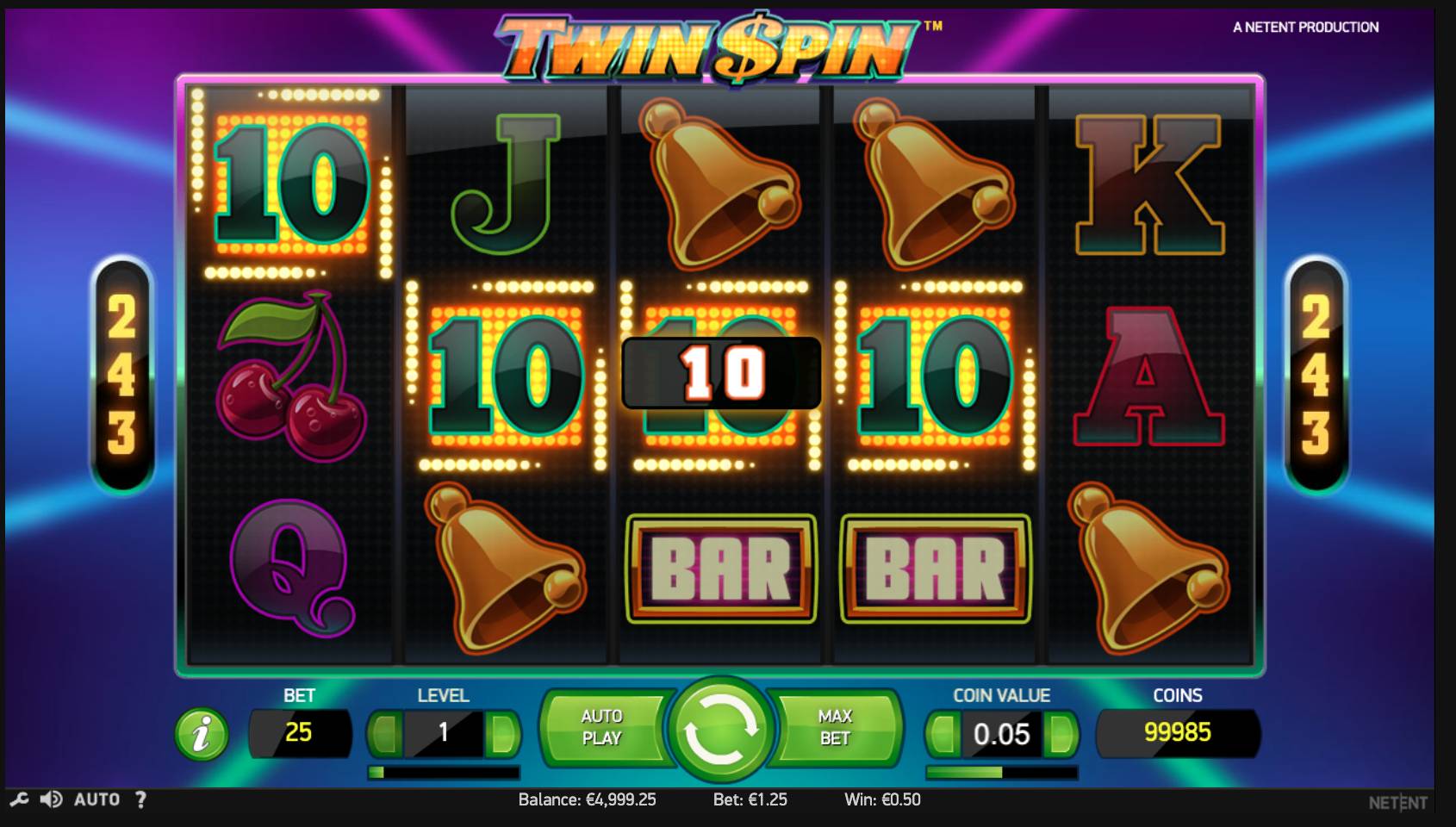Increase the bet level with the right arrow

point(504,734)
